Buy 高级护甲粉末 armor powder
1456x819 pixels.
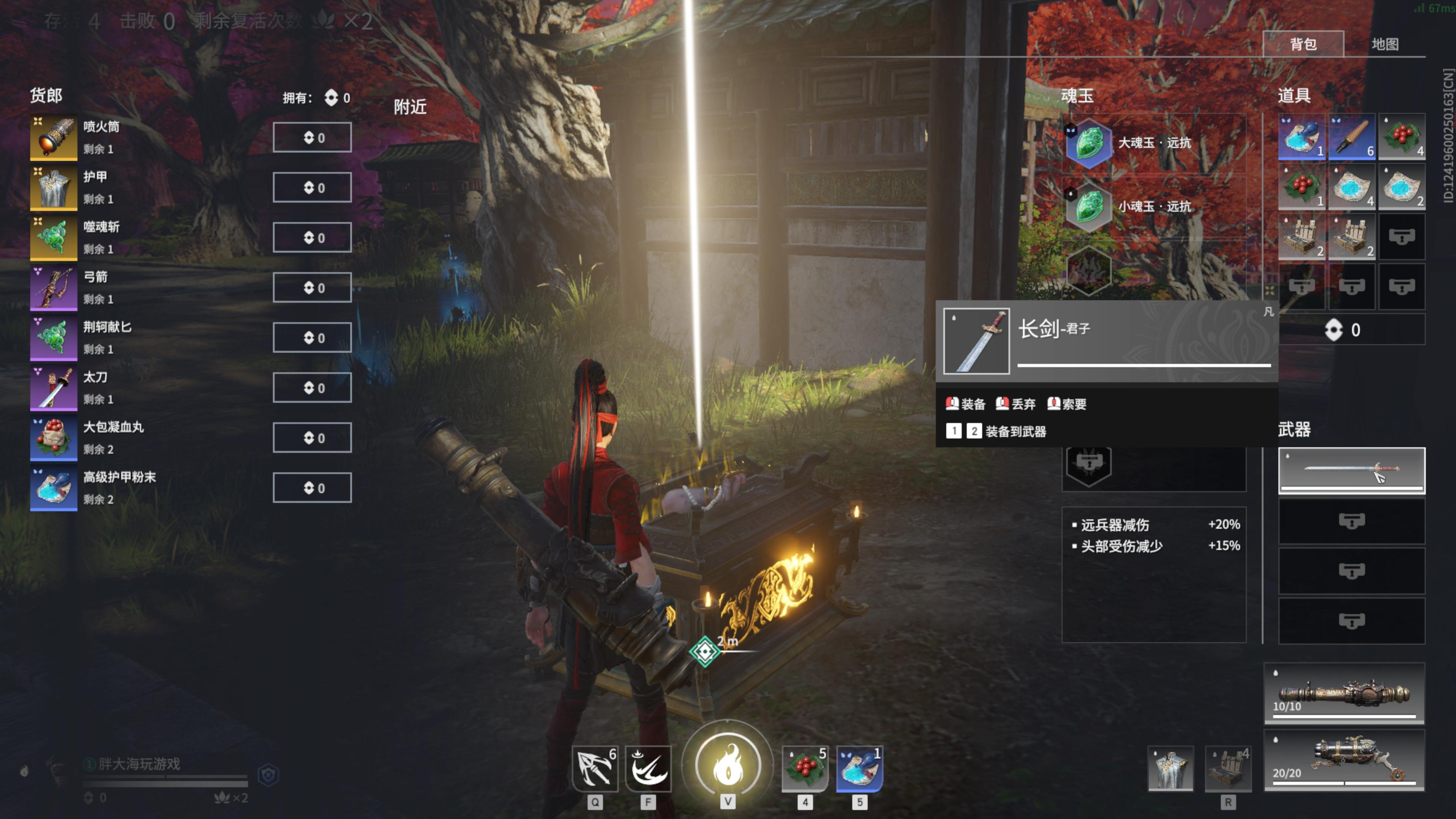click(312, 488)
